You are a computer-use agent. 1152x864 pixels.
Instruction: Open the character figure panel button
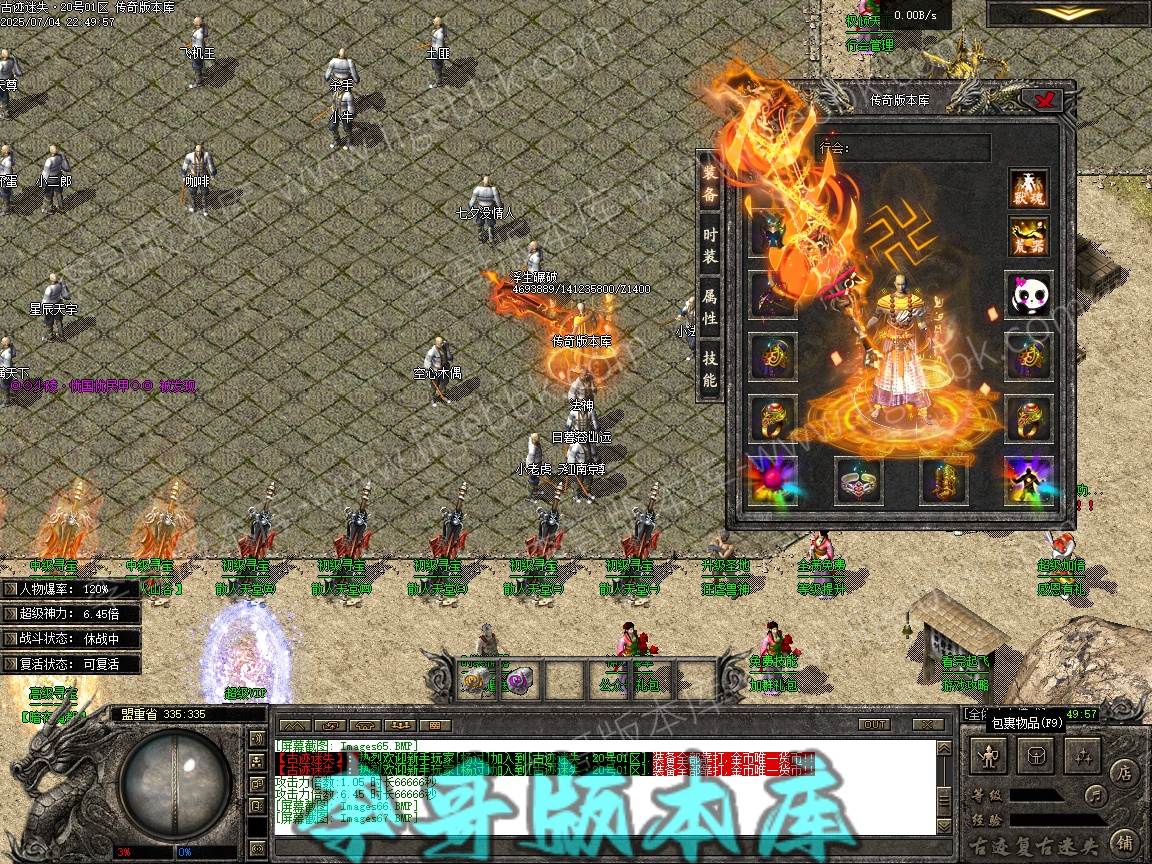point(990,756)
